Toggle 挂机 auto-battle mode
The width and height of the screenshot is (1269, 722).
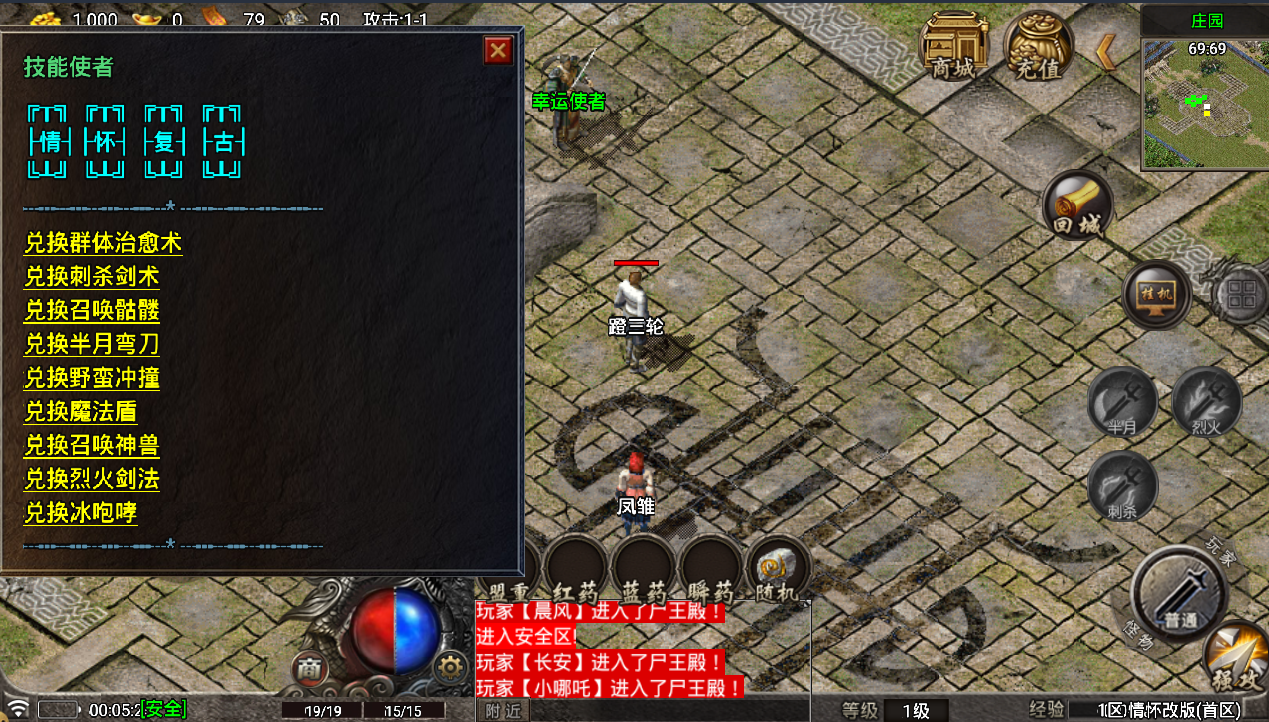point(1155,295)
